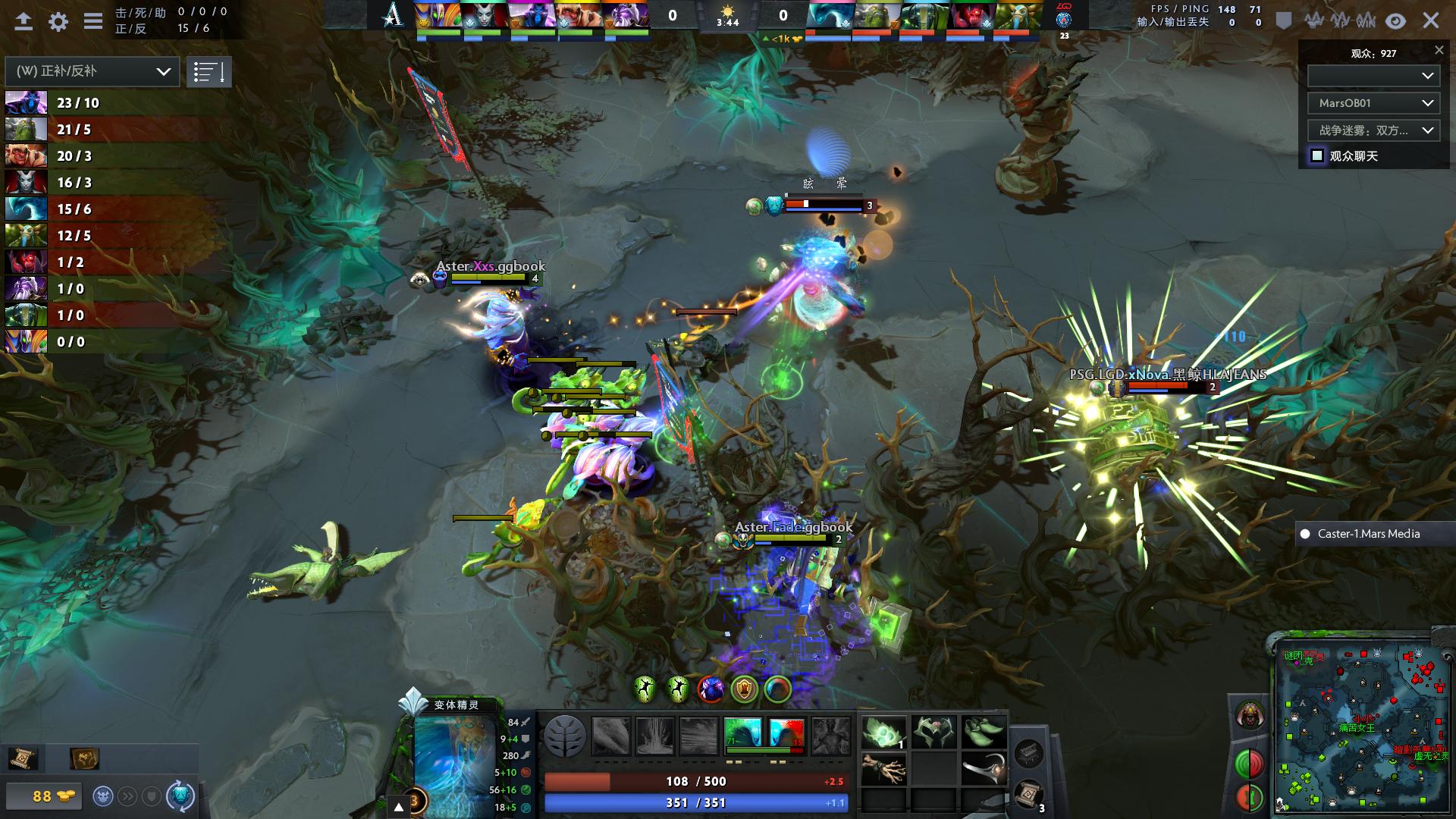Open the MarsOB01 camera dropdown
Screen dimensions: 1456x819
[x=1373, y=102]
